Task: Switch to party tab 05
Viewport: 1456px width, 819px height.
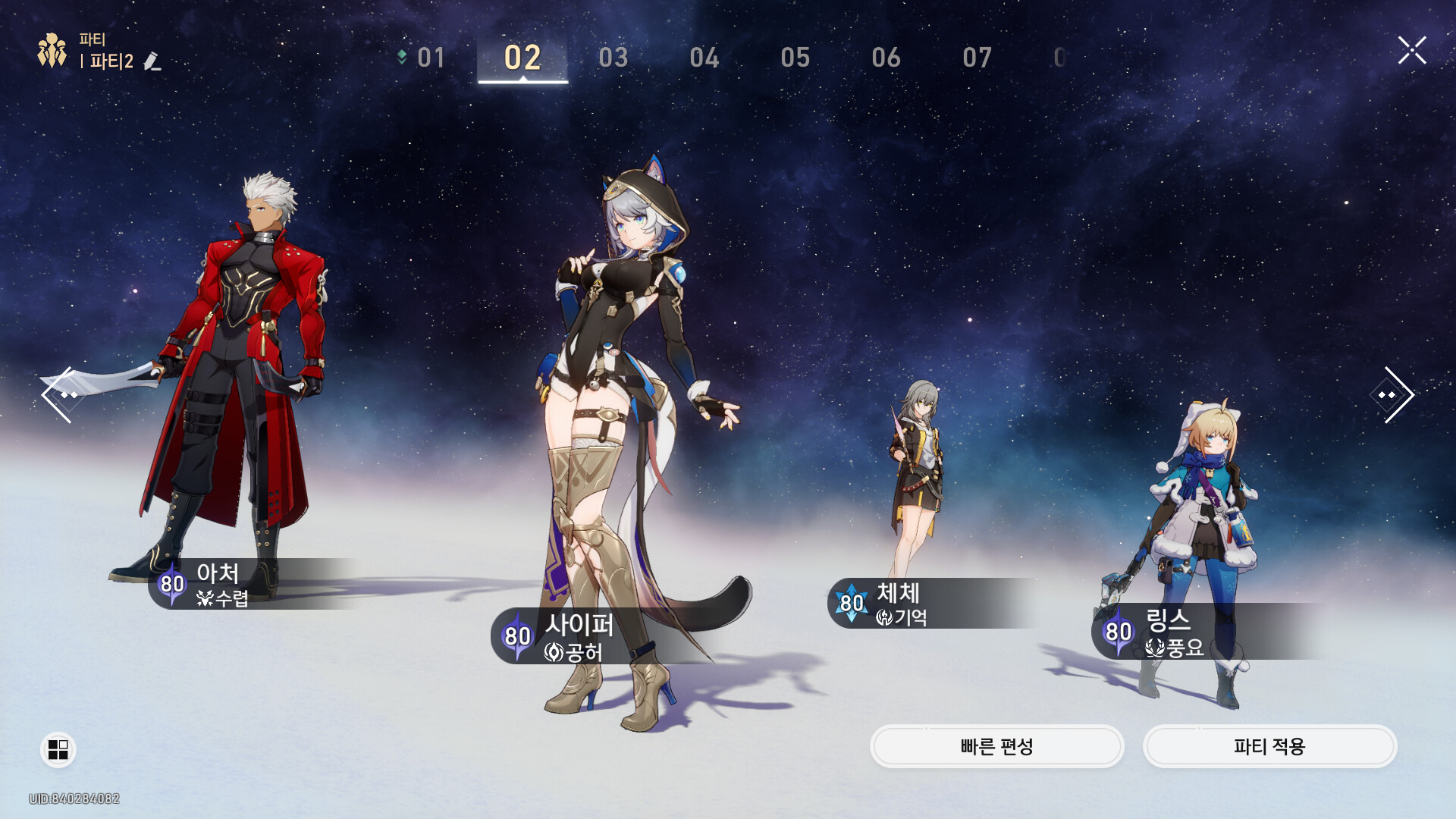Action: point(795,58)
